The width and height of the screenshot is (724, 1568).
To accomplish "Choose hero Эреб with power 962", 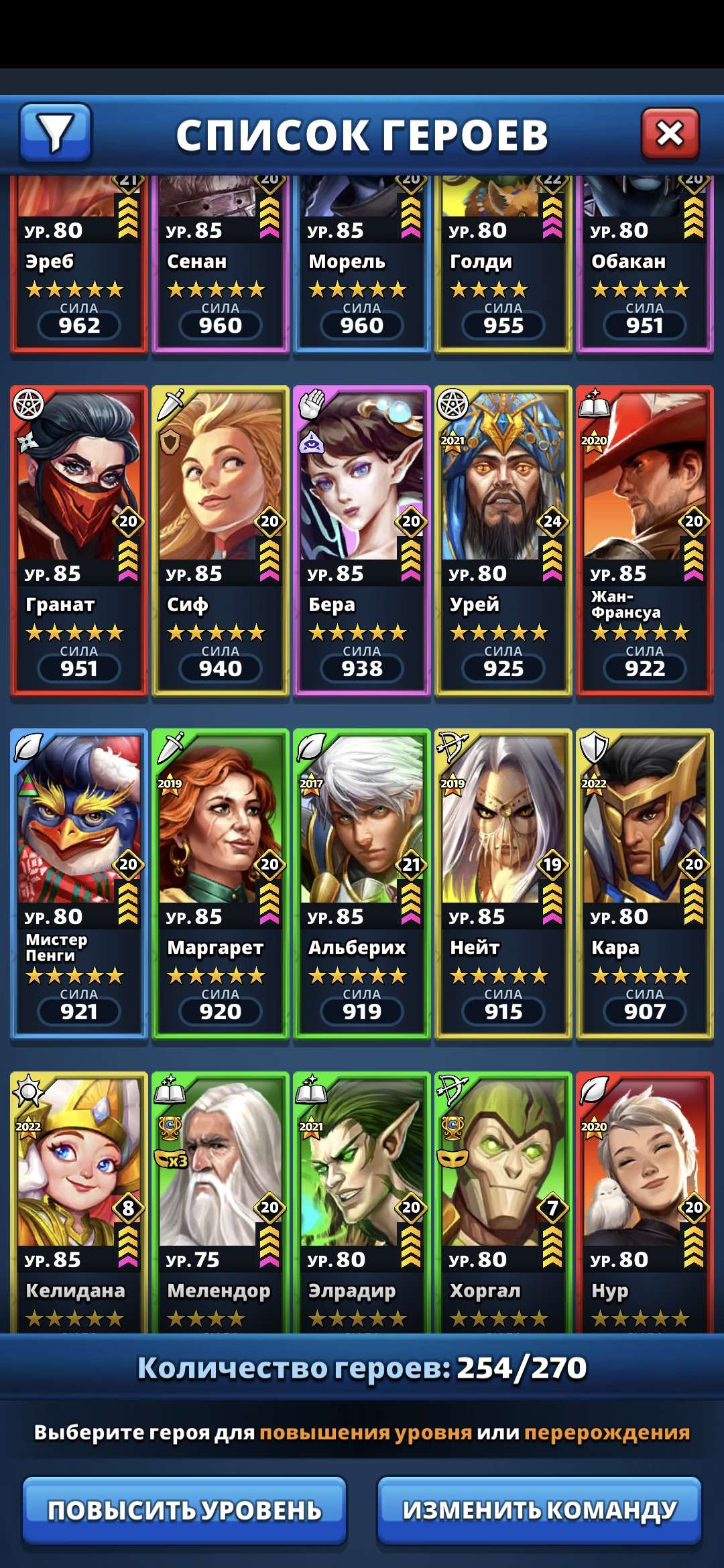I will click(x=79, y=268).
